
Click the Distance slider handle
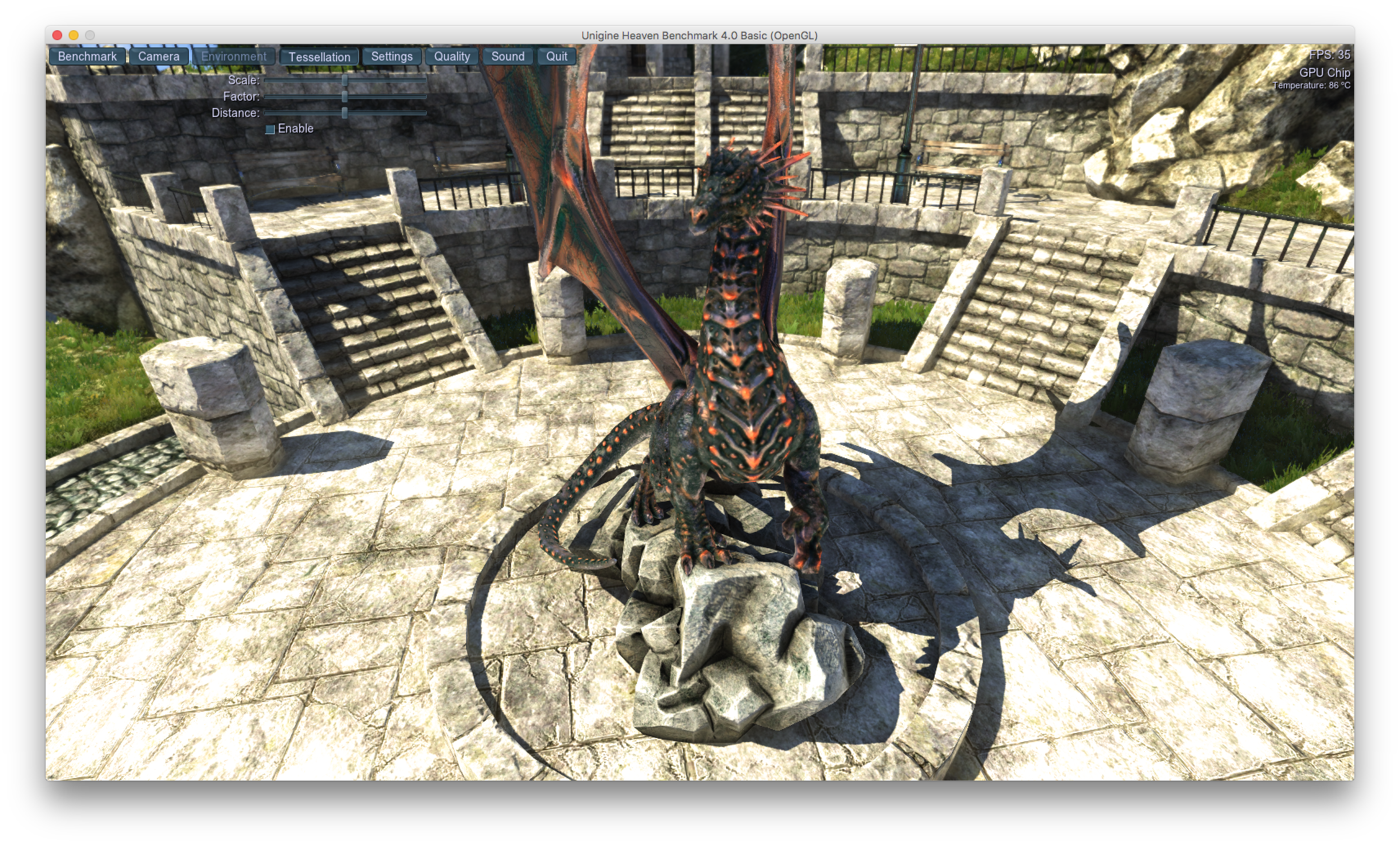pos(344,112)
